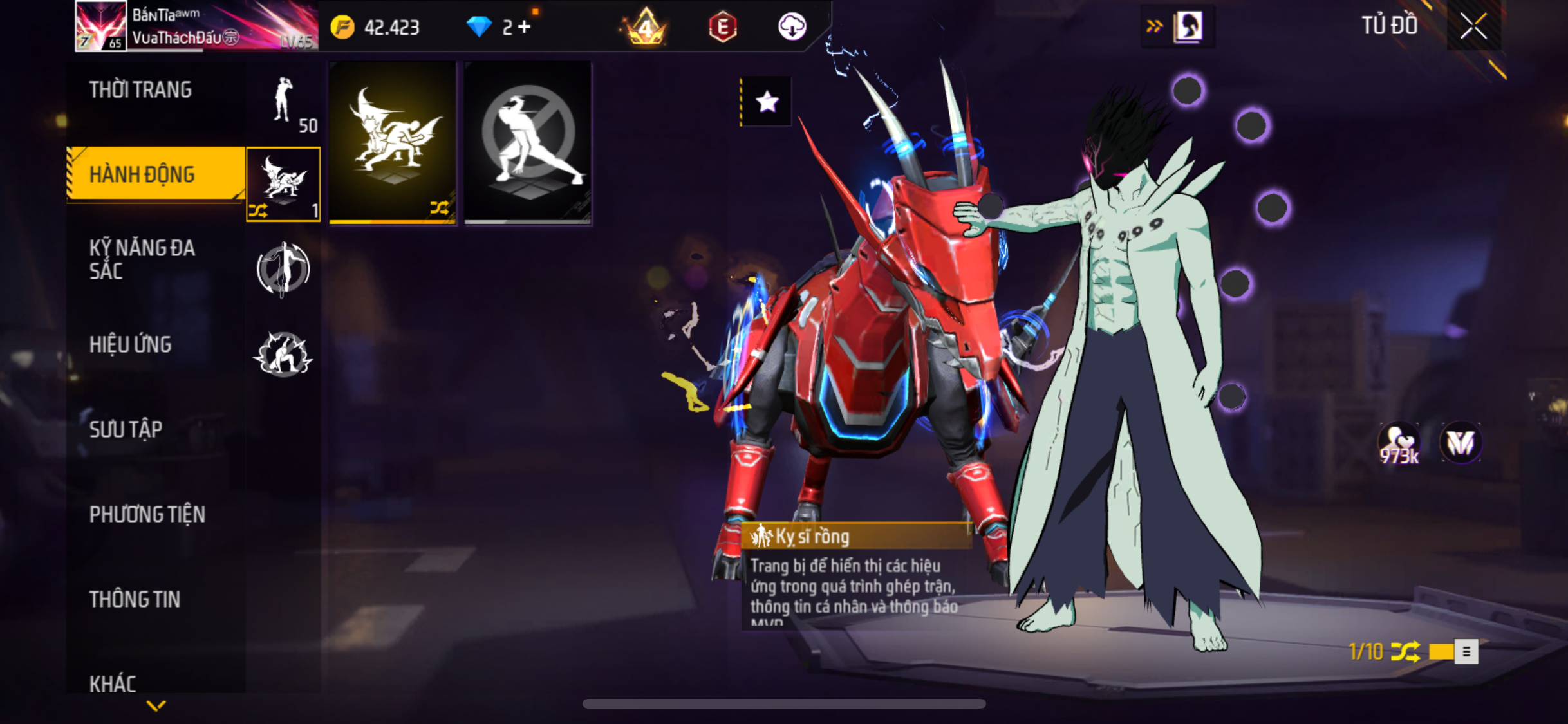
Task: Open the 973k likes heart icon
Action: click(1399, 444)
